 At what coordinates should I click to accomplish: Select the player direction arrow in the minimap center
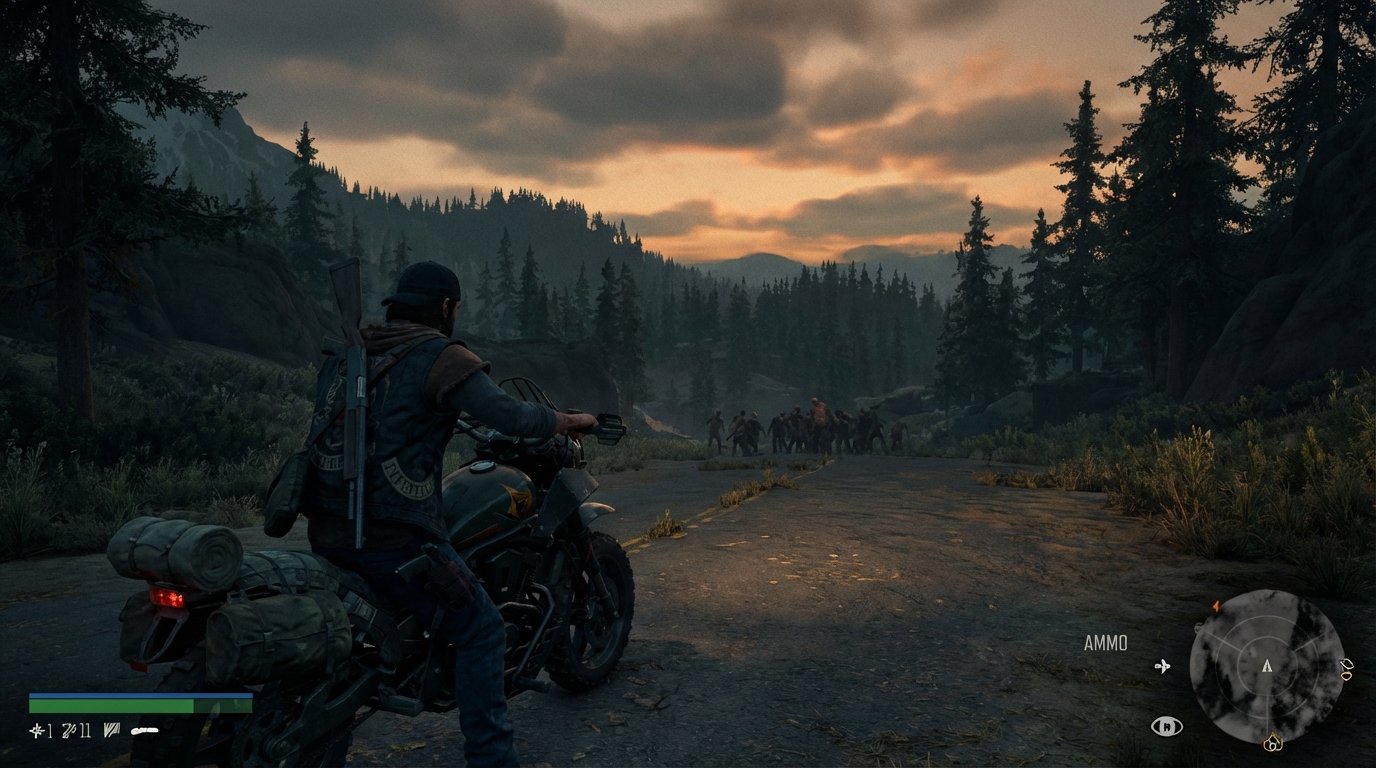coord(1267,666)
